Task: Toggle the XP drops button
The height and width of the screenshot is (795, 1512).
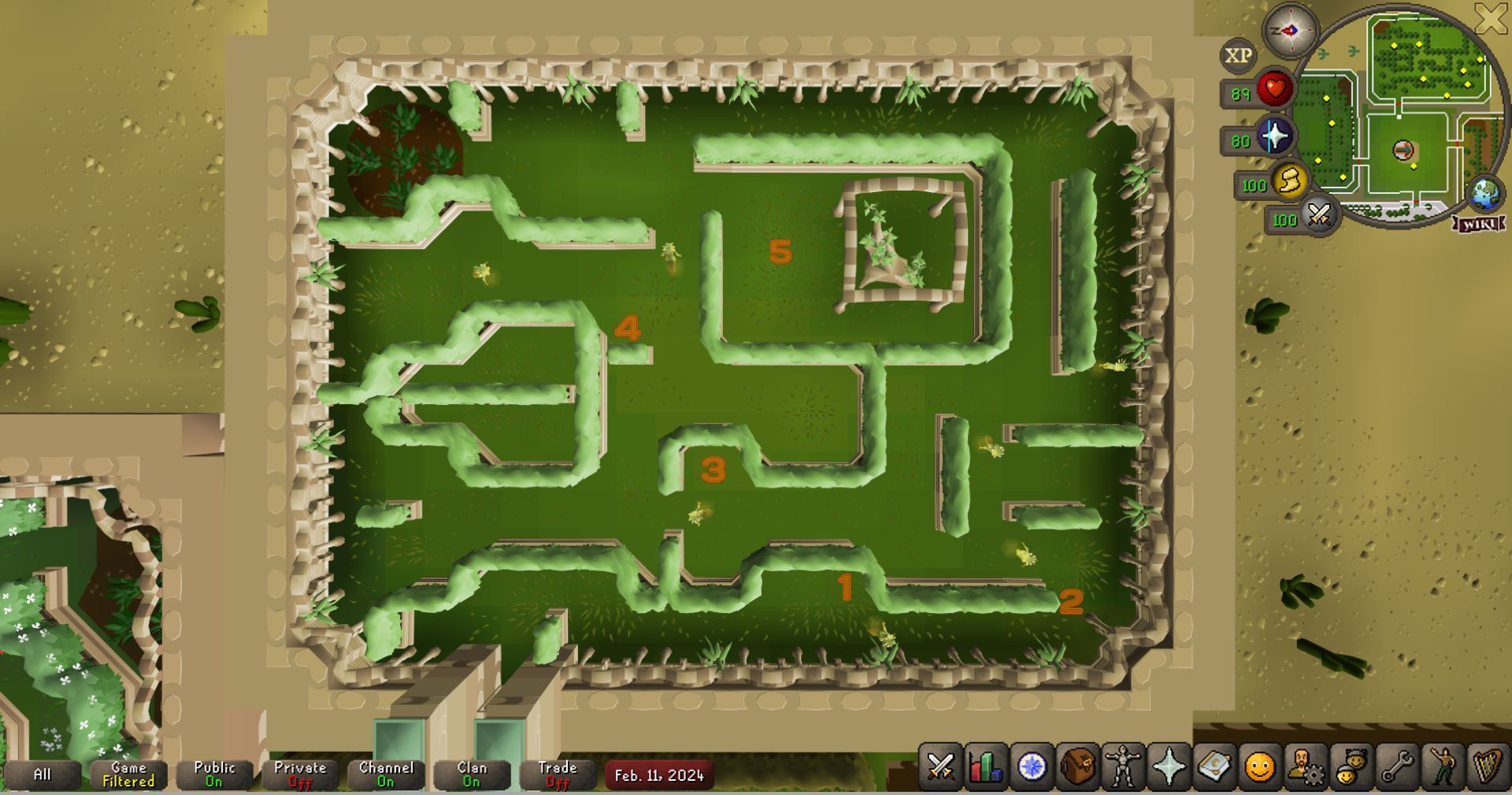Action: [1238, 55]
